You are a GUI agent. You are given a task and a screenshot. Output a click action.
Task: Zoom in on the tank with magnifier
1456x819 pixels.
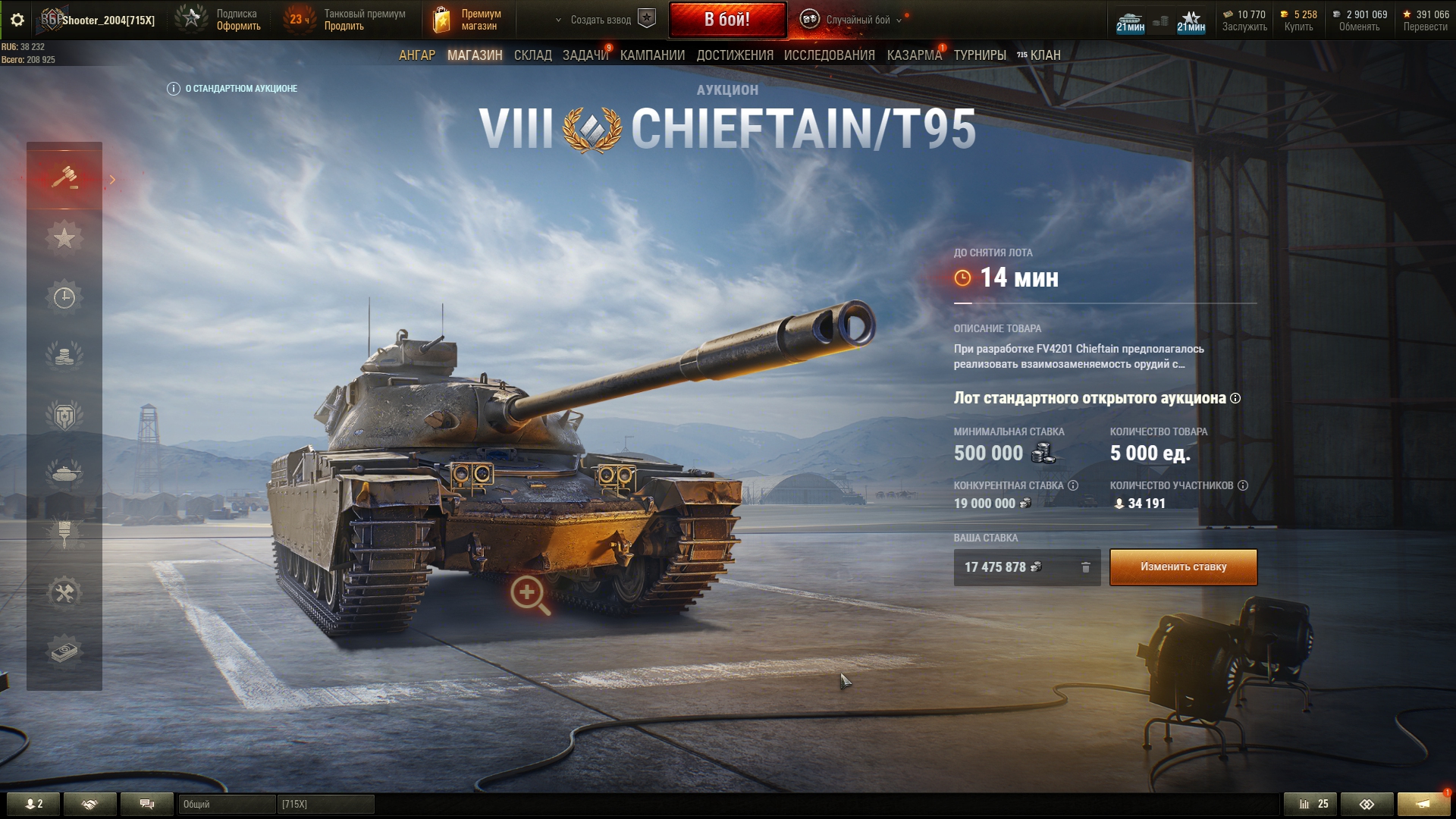tap(529, 595)
